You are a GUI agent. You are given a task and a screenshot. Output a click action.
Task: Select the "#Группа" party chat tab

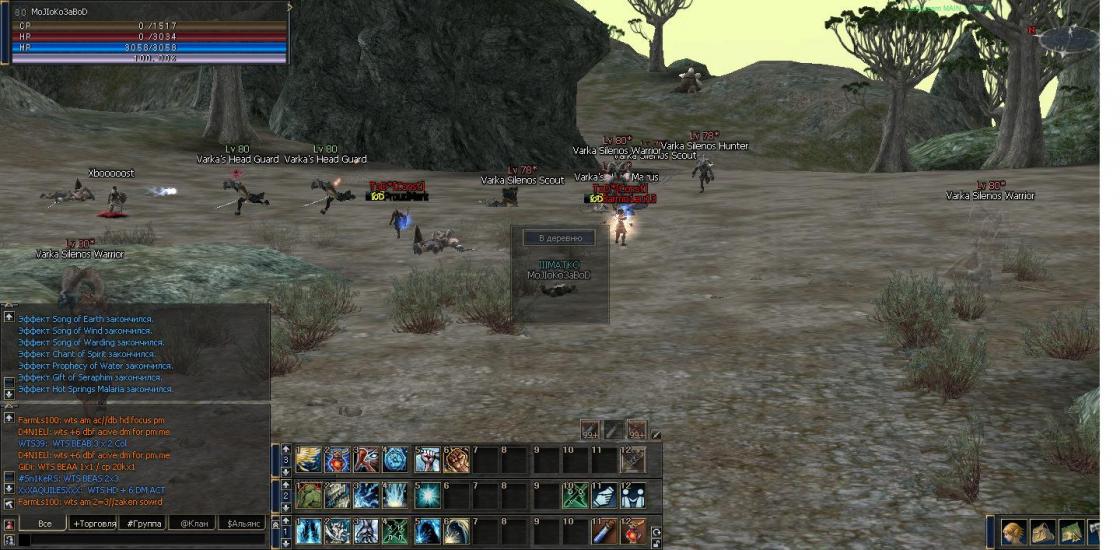(x=144, y=523)
